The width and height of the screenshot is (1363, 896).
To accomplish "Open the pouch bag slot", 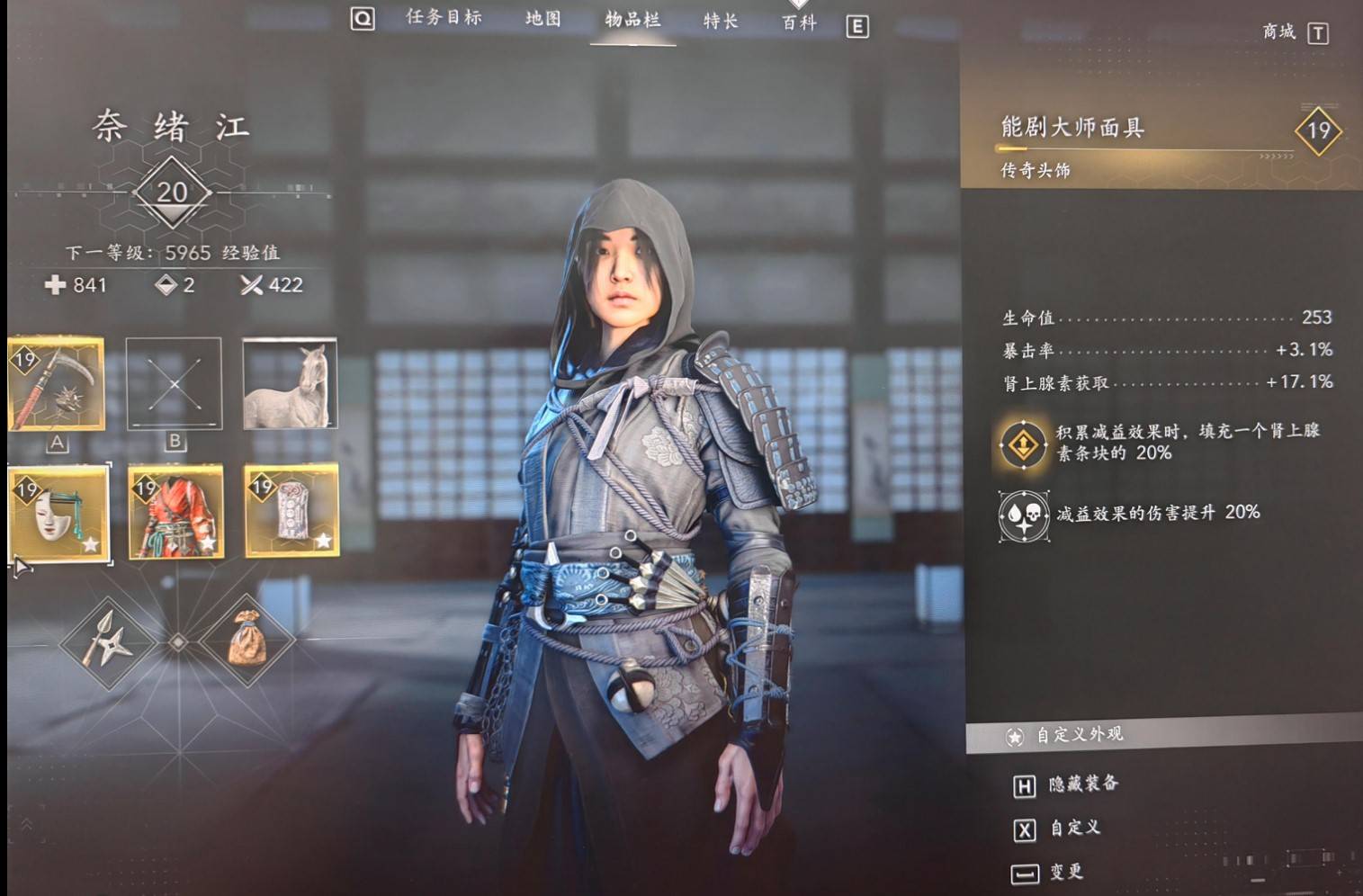I will [x=247, y=641].
